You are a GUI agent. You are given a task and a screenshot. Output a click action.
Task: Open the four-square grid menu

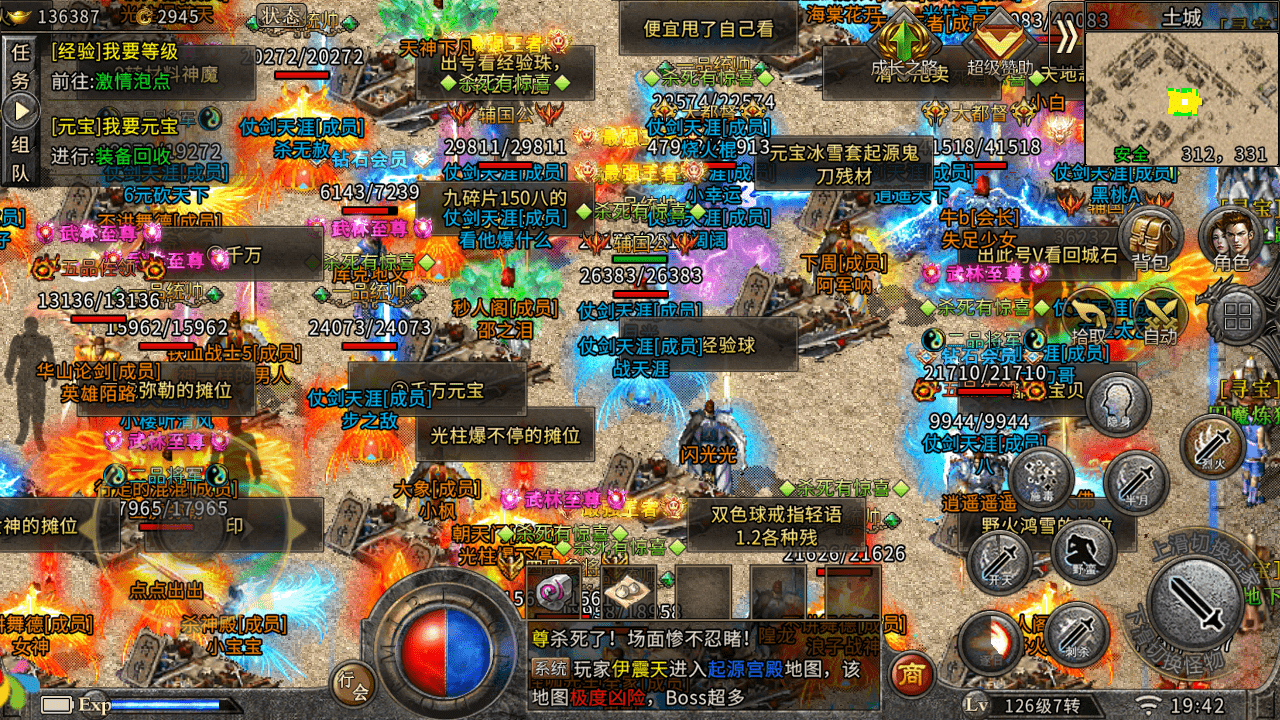[x=1238, y=317]
